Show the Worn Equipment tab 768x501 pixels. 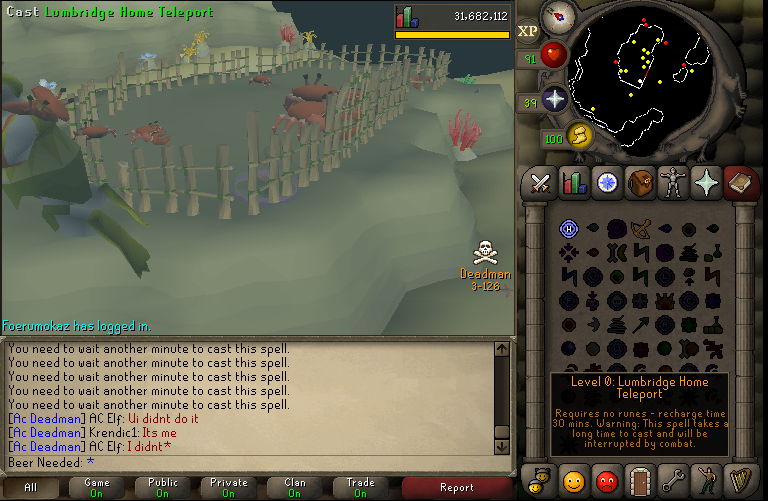pyautogui.click(x=673, y=183)
